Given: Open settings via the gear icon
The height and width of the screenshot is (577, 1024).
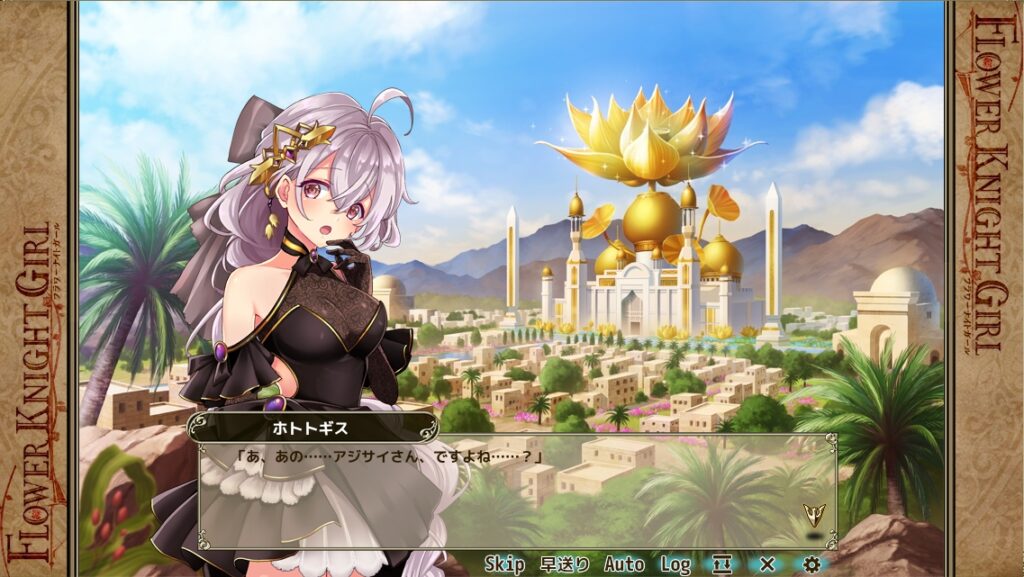Looking at the screenshot, I should click(812, 564).
